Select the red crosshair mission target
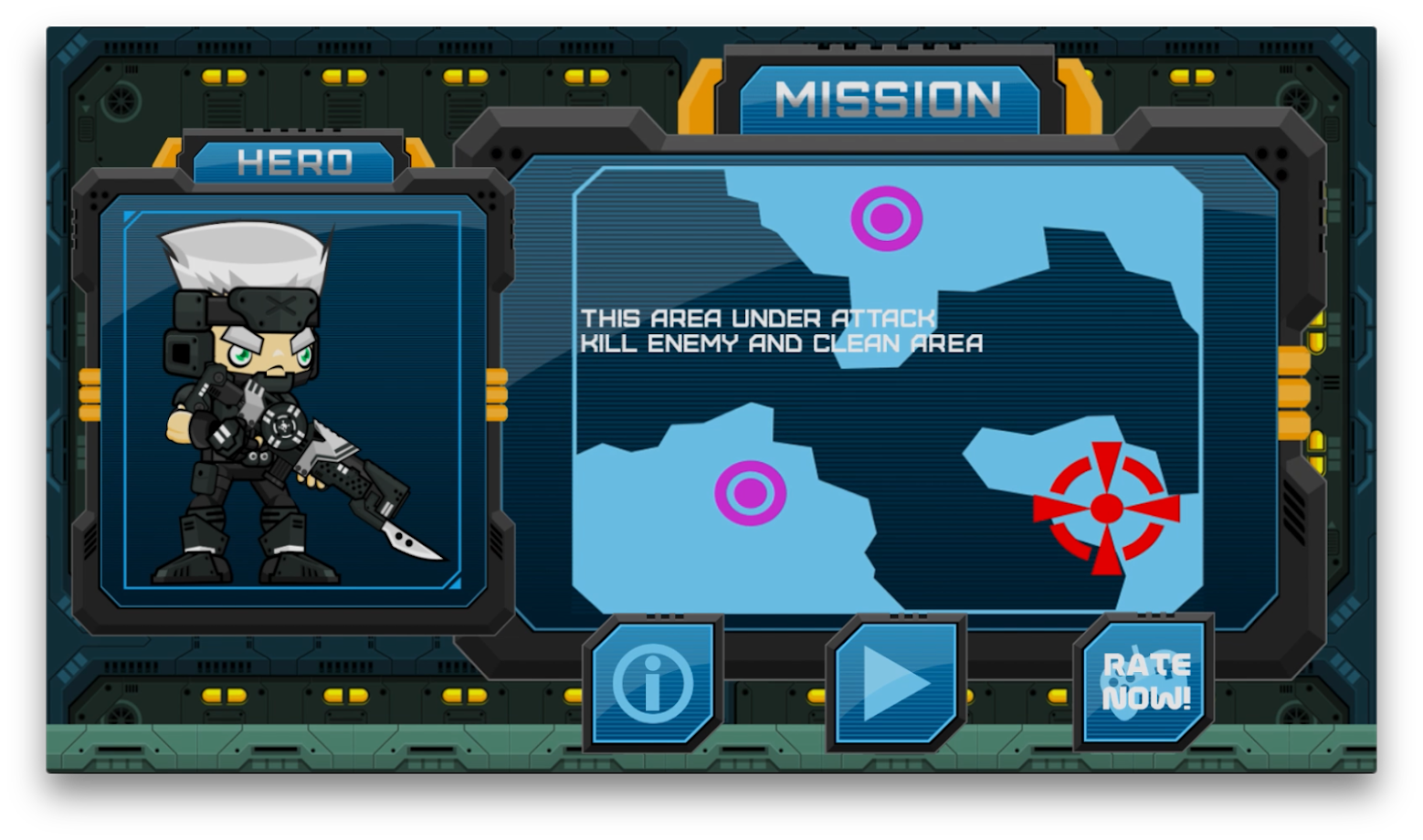Screen dimensions: 1423x840 tap(1106, 509)
